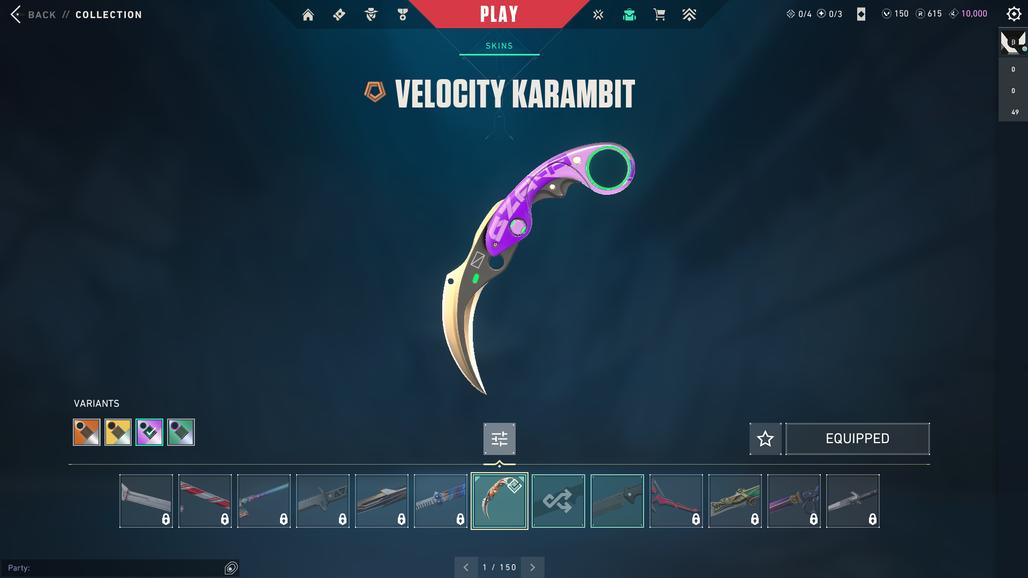Choose the yellow skin variant
The width and height of the screenshot is (1028, 578).
point(118,432)
